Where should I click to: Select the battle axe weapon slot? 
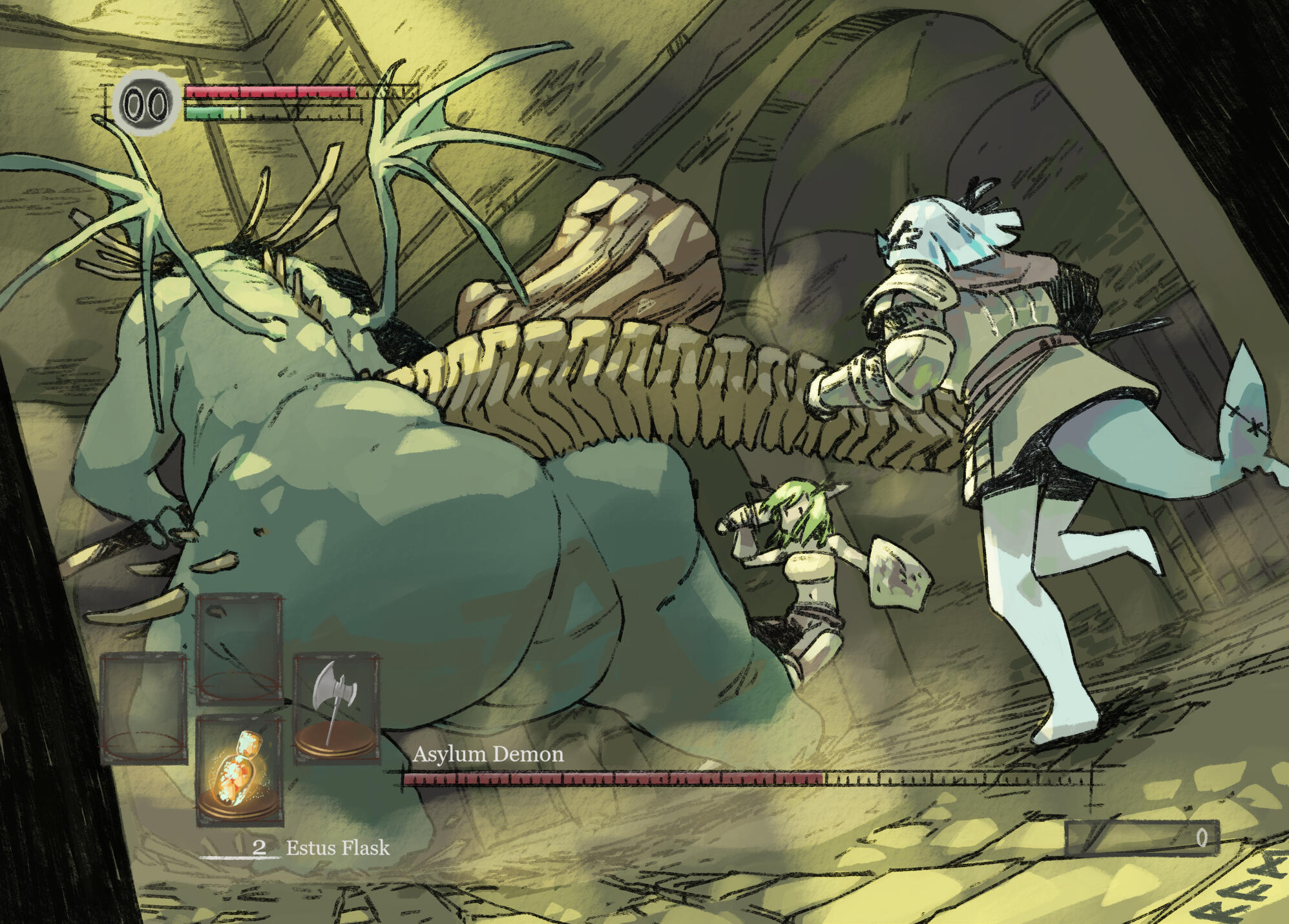[x=336, y=708]
